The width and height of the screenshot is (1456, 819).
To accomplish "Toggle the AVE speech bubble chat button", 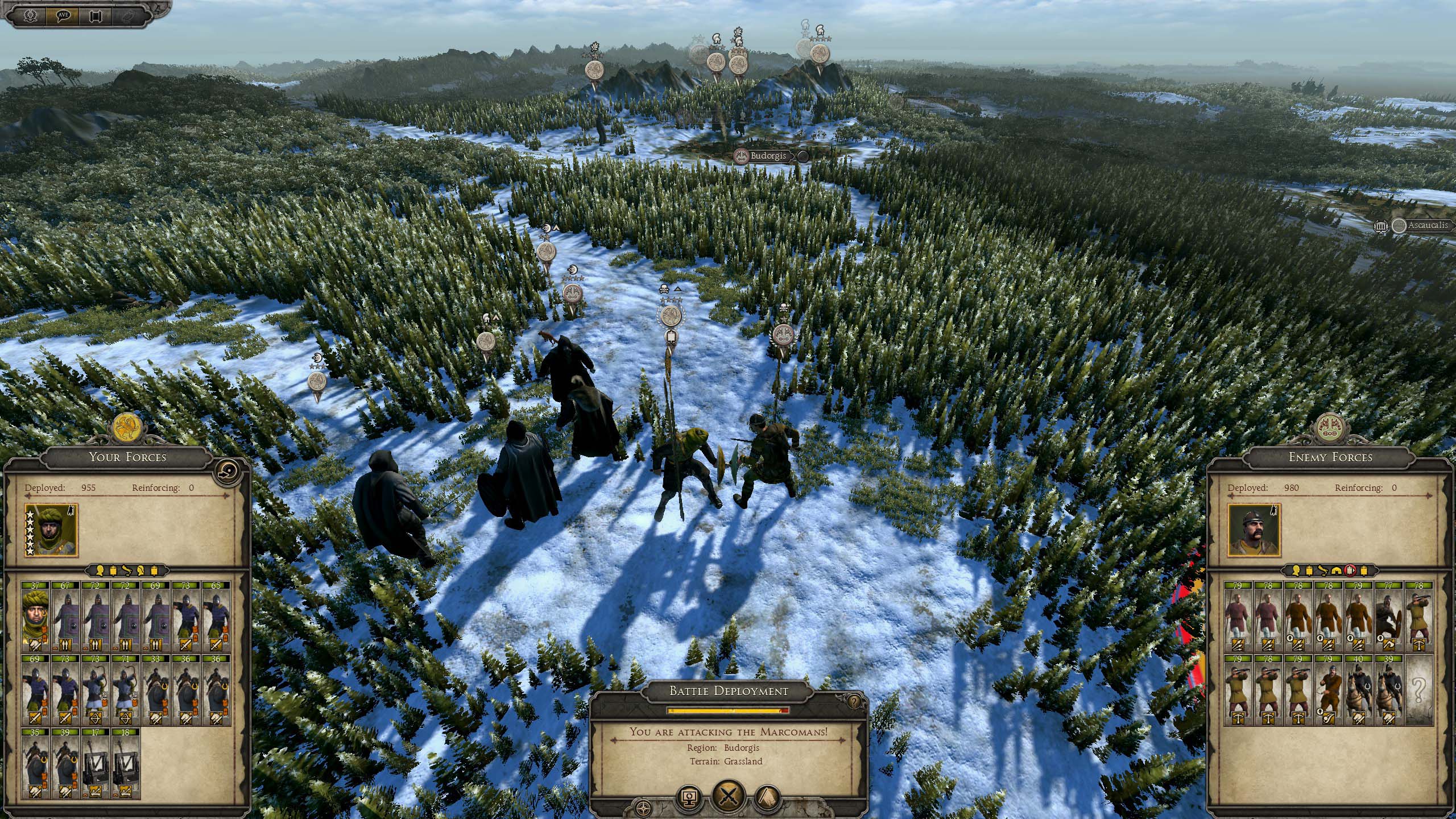I will [63, 15].
